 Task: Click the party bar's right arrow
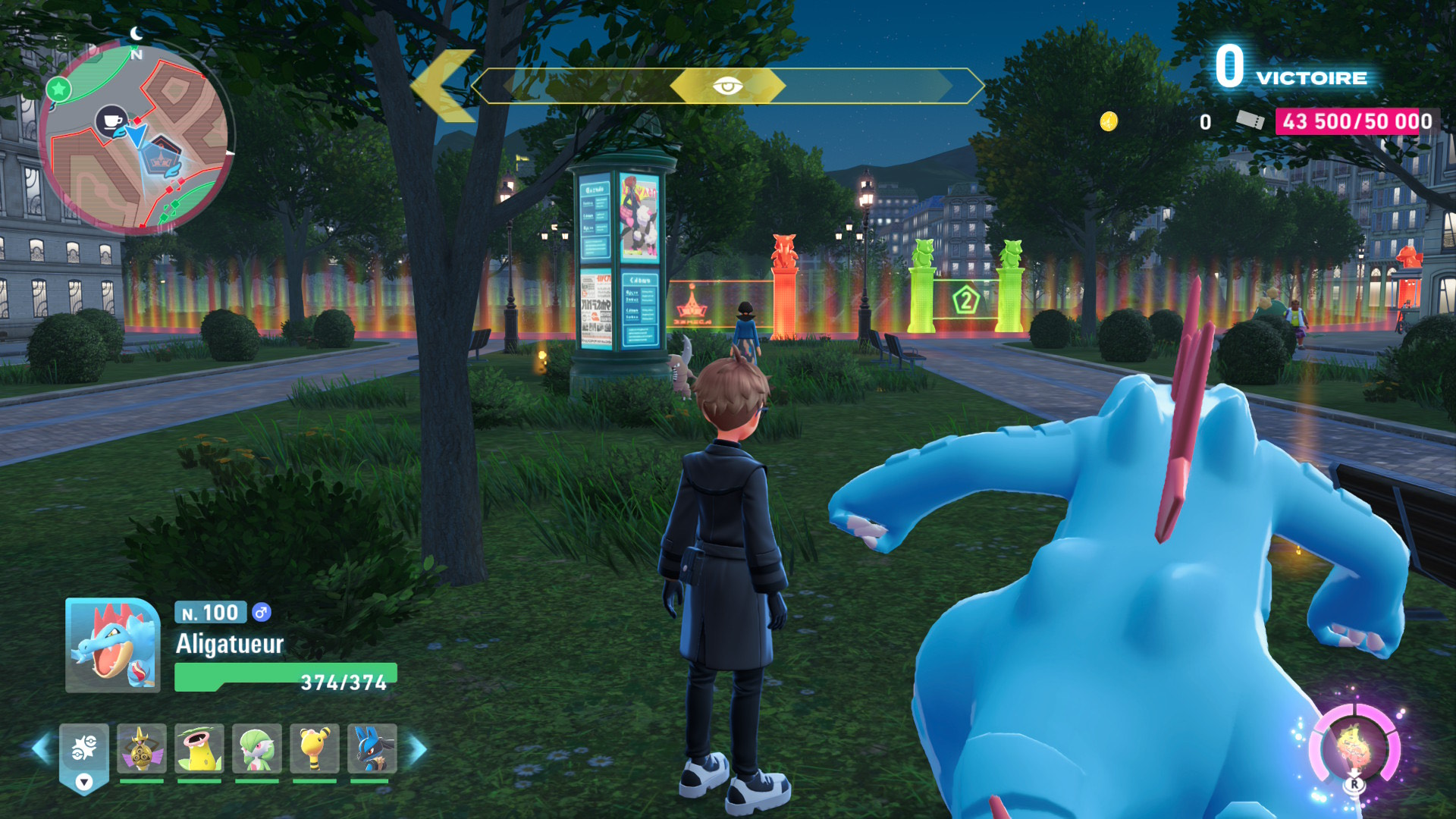pyautogui.click(x=418, y=748)
